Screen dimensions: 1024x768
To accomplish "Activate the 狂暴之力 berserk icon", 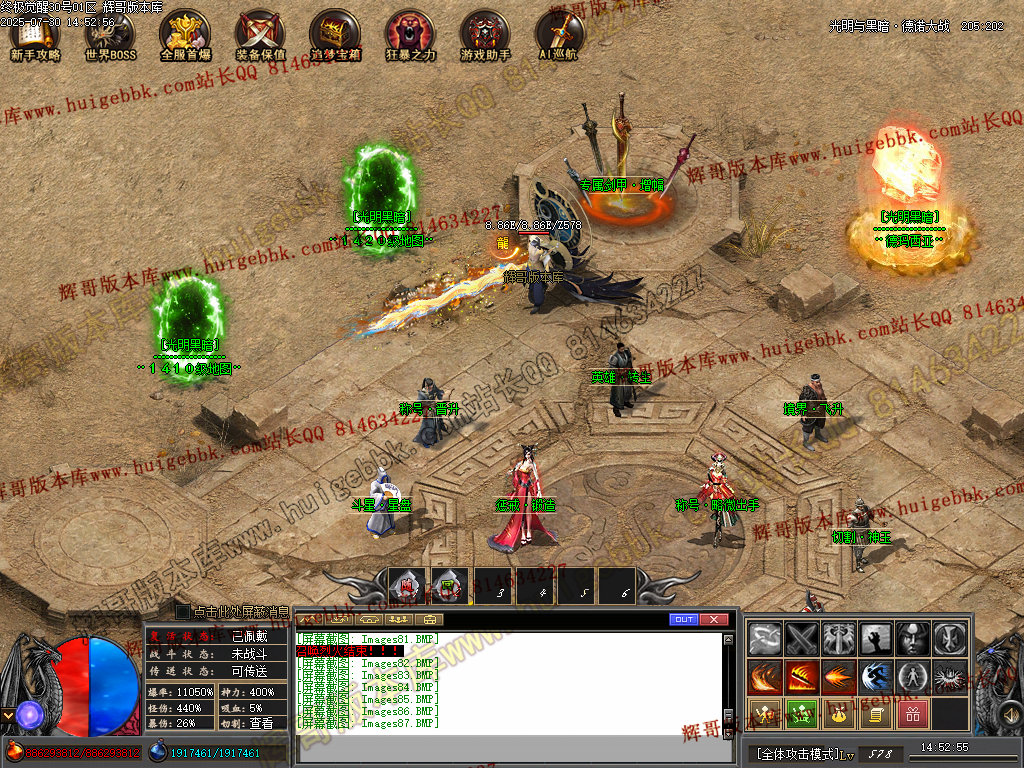I will tap(410, 36).
